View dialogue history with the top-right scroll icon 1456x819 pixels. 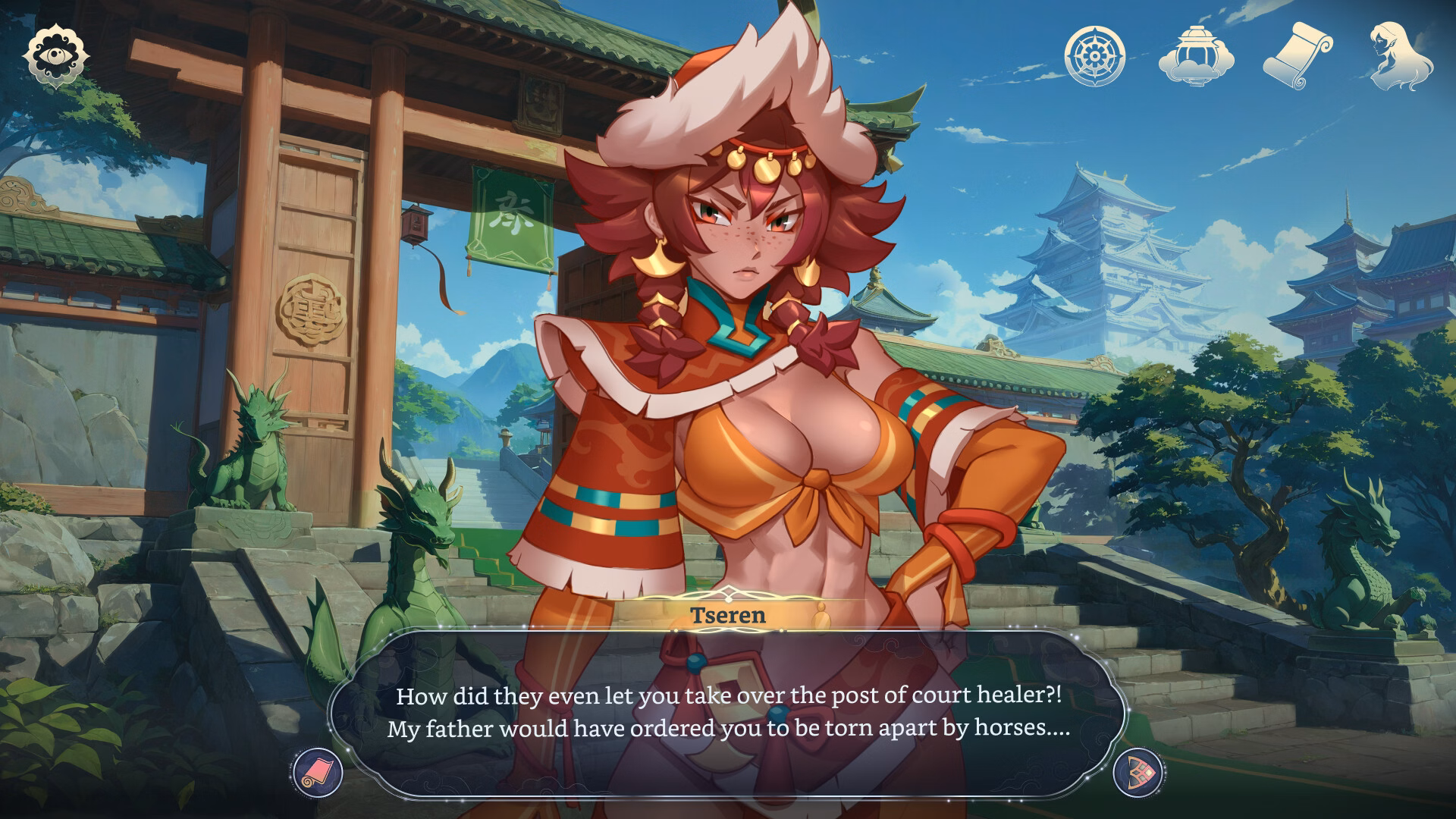1298,54
